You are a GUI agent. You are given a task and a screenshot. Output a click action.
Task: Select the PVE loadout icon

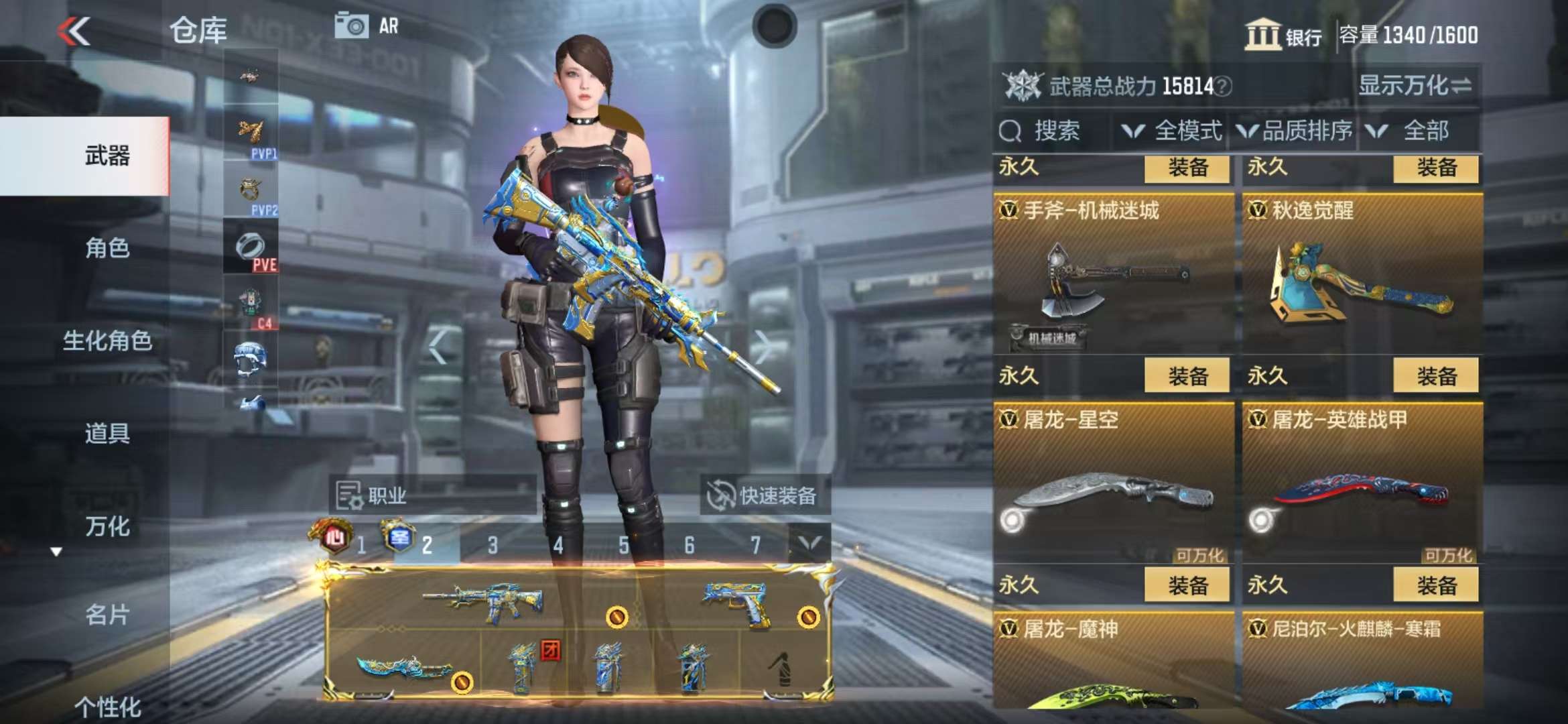251,248
